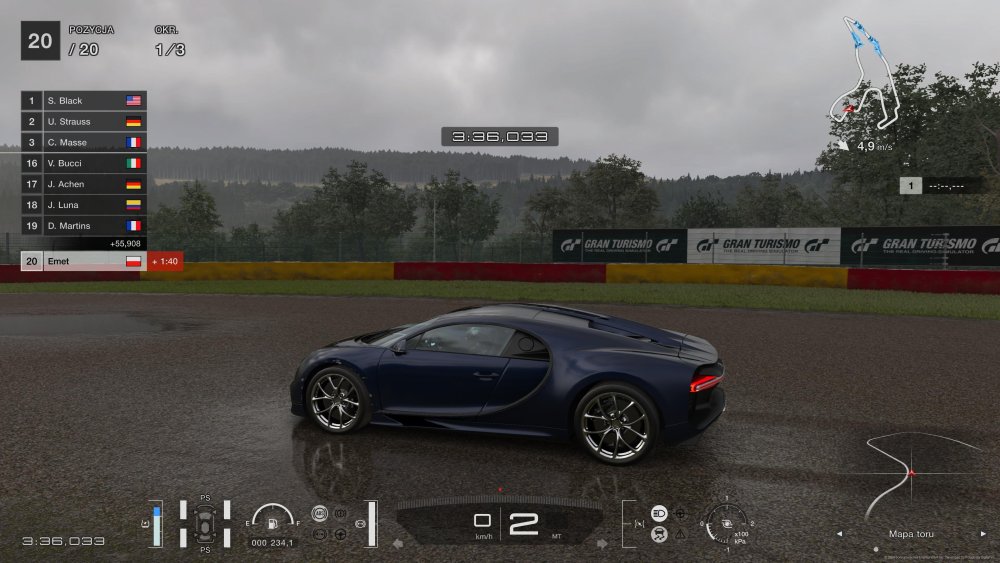This screenshot has width=1000, height=563.
Task: Select the tyre wear car diagram
Action: pos(205,522)
